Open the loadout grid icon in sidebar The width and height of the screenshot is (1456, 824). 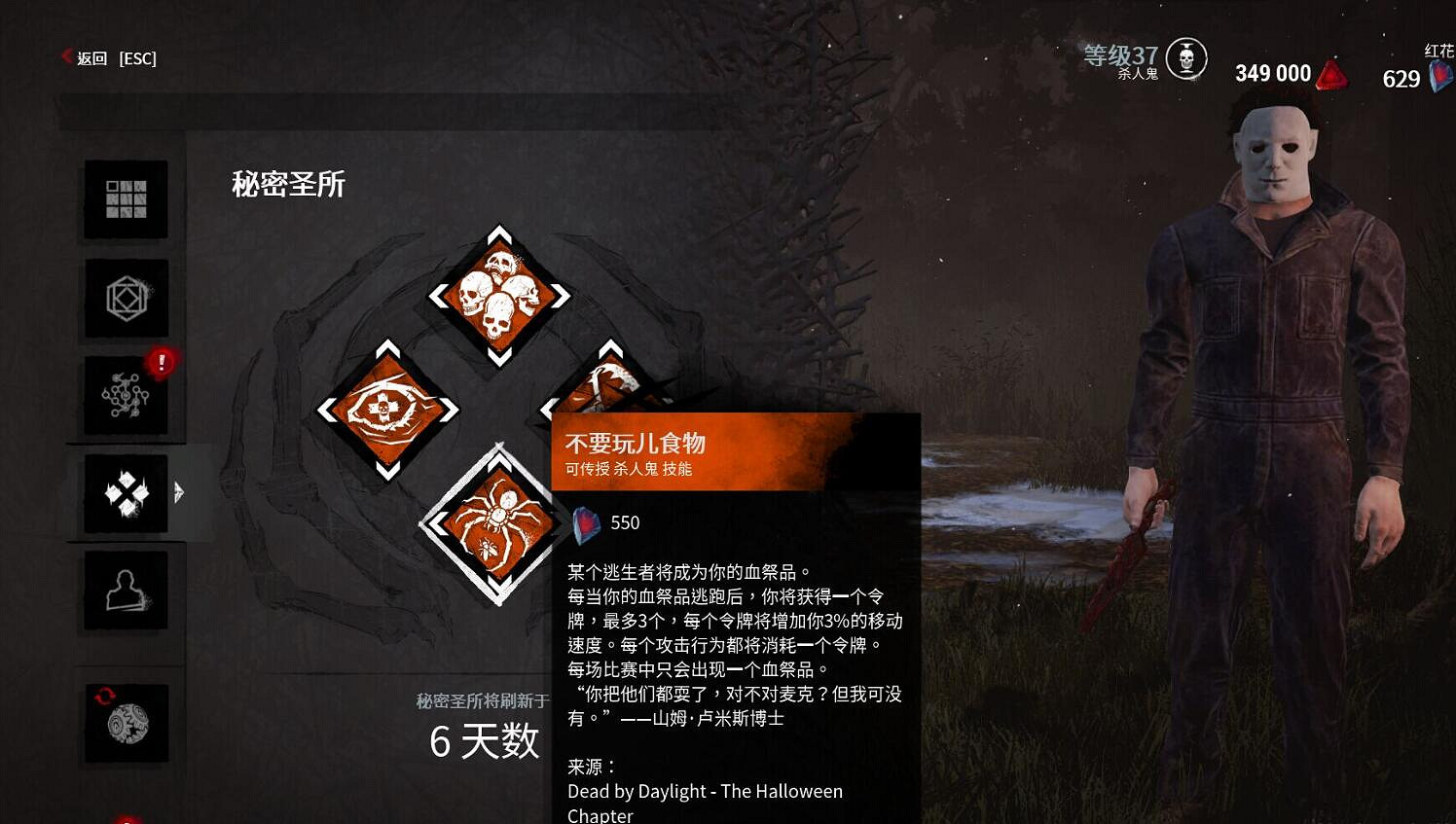(x=125, y=200)
